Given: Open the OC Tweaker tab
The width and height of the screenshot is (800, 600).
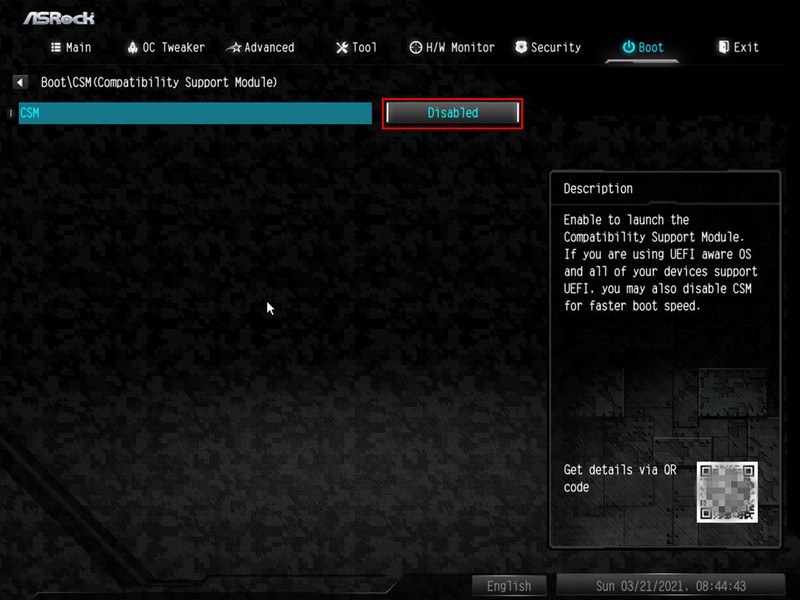Looking at the screenshot, I should click(x=166, y=47).
